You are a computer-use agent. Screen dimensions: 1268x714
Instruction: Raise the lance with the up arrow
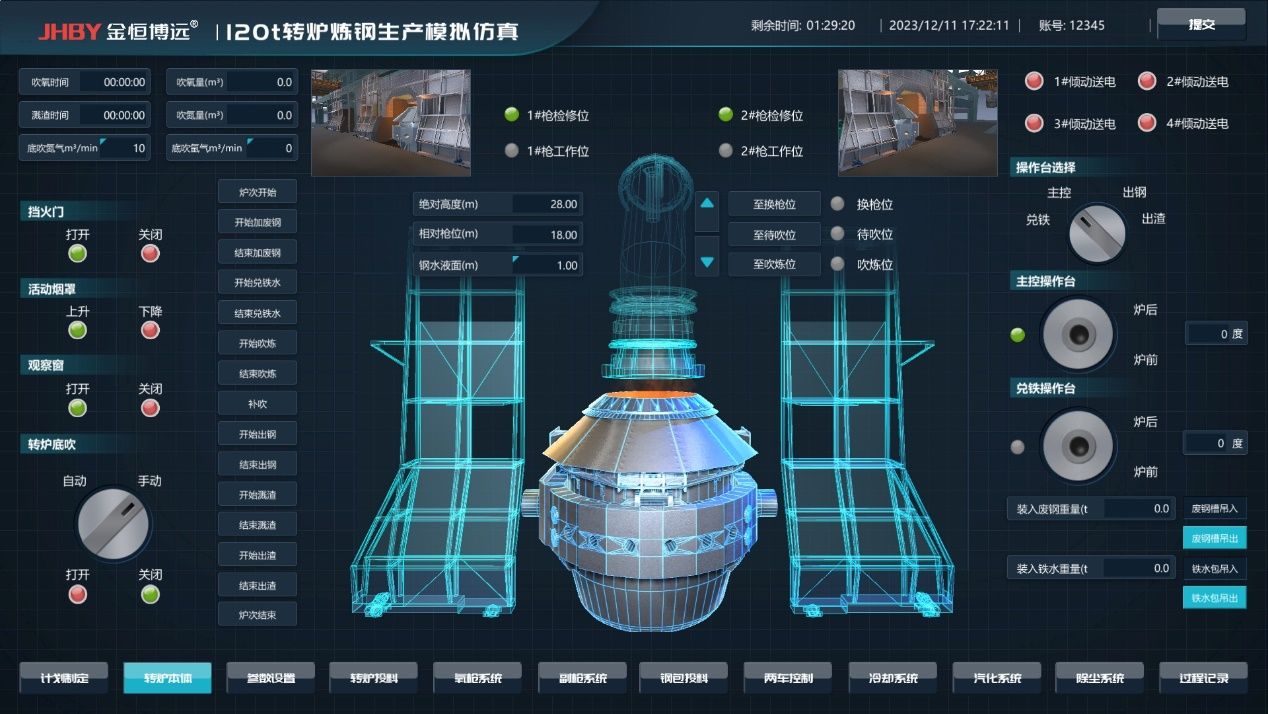pyautogui.click(x=707, y=204)
